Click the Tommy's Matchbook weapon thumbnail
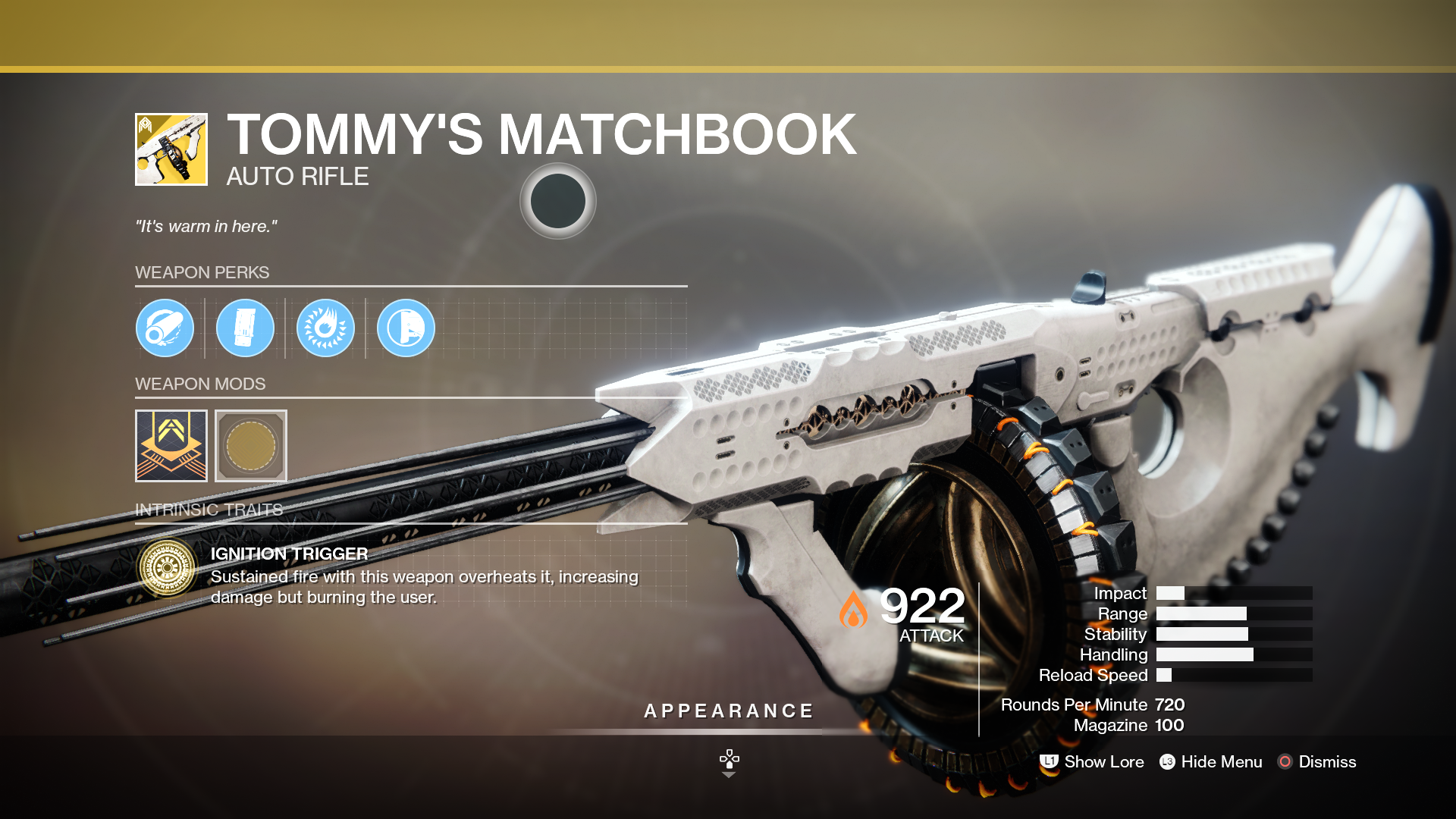The height and width of the screenshot is (819, 1456). click(x=171, y=149)
